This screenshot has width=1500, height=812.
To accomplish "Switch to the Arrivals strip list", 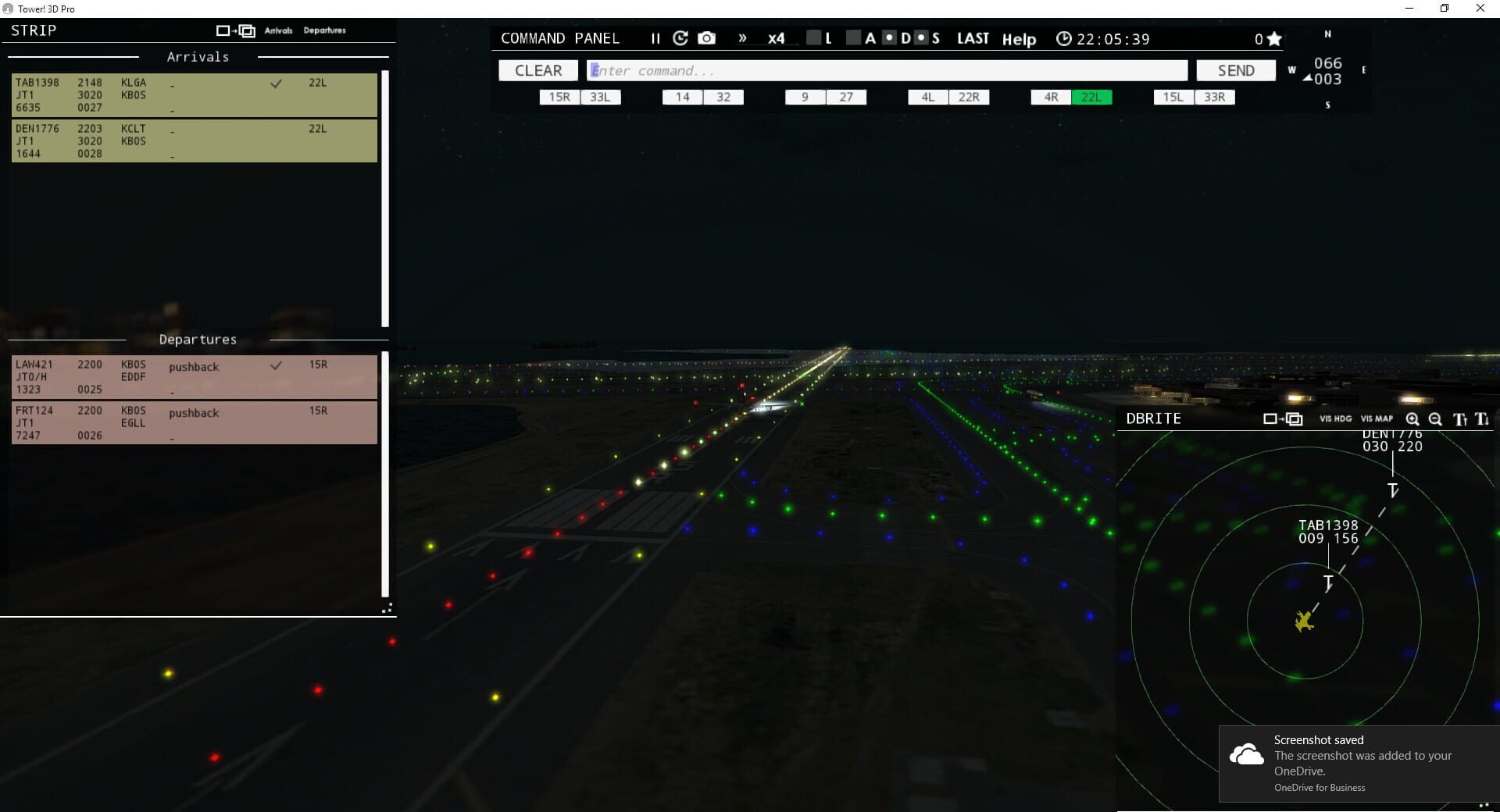I will [x=279, y=30].
